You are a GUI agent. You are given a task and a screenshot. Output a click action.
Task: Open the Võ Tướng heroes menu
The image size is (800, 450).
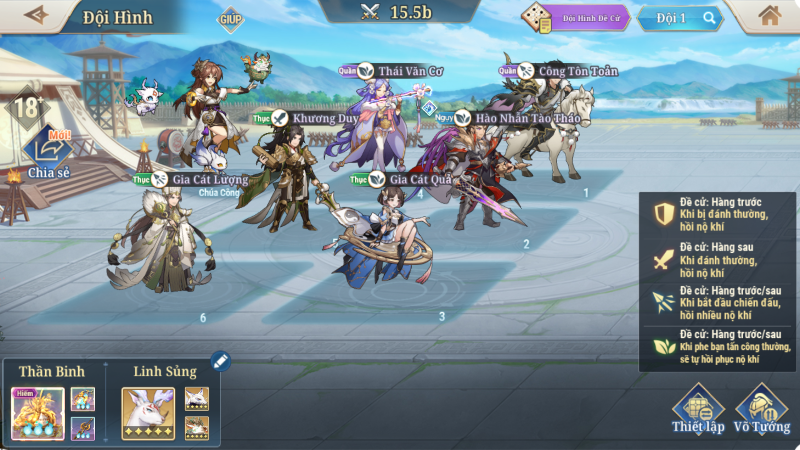tap(760, 410)
